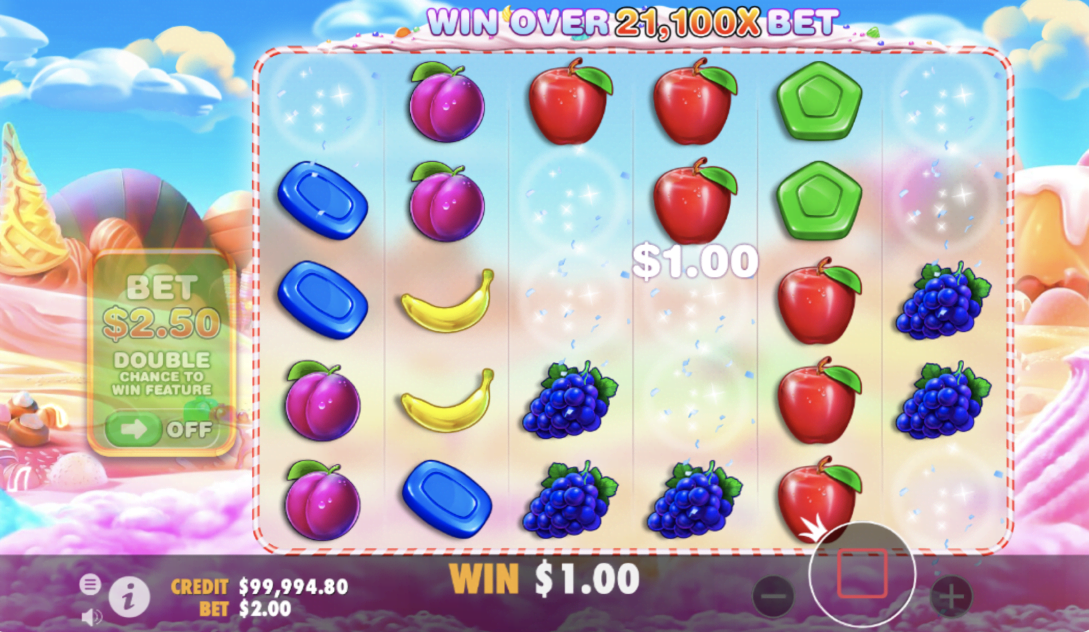Toggle the Double Chance to Win feature
Viewport: 1089px width, 632px height.
(163, 429)
